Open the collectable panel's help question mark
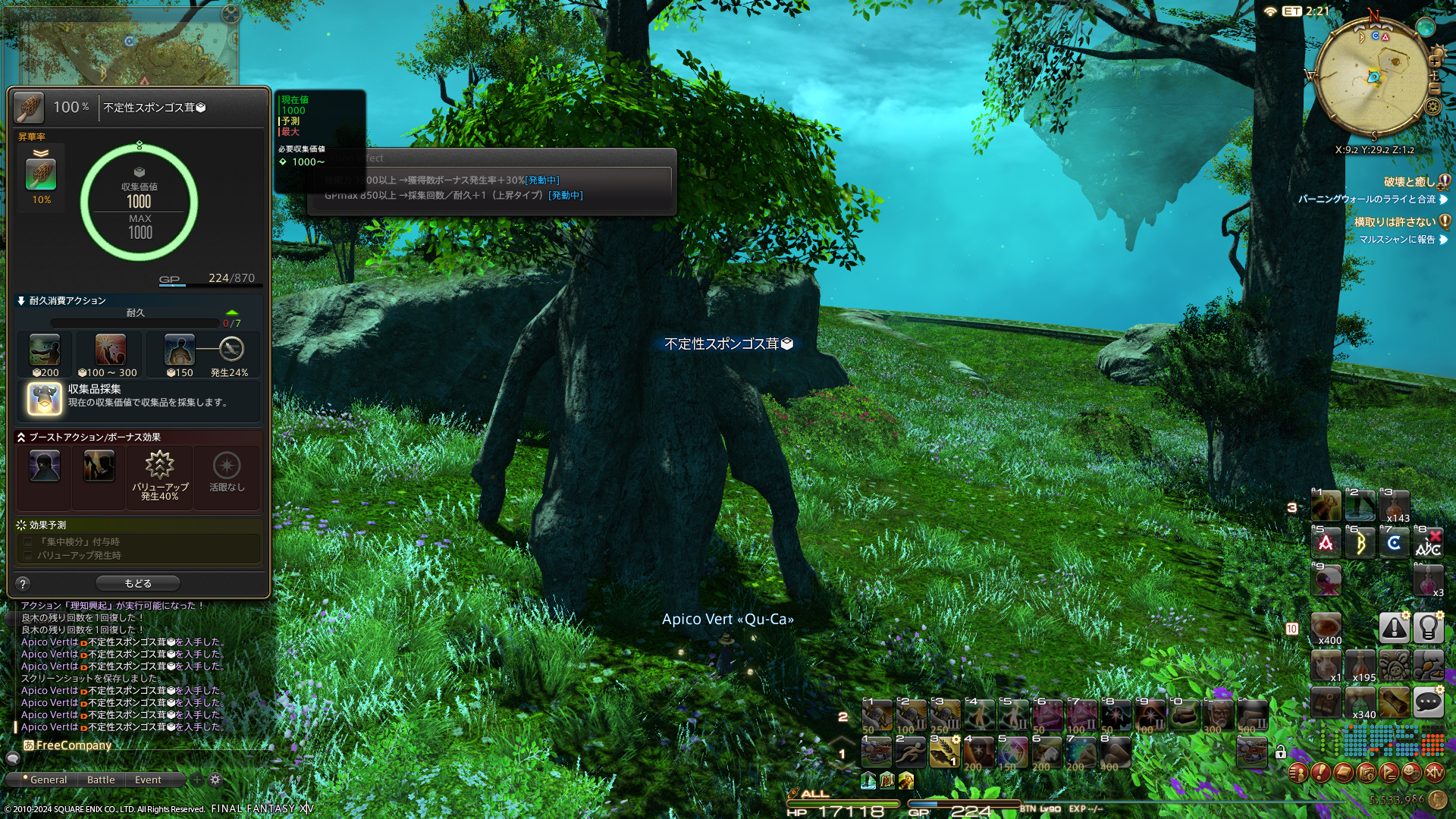The width and height of the screenshot is (1456, 819). (x=23, y=583)
